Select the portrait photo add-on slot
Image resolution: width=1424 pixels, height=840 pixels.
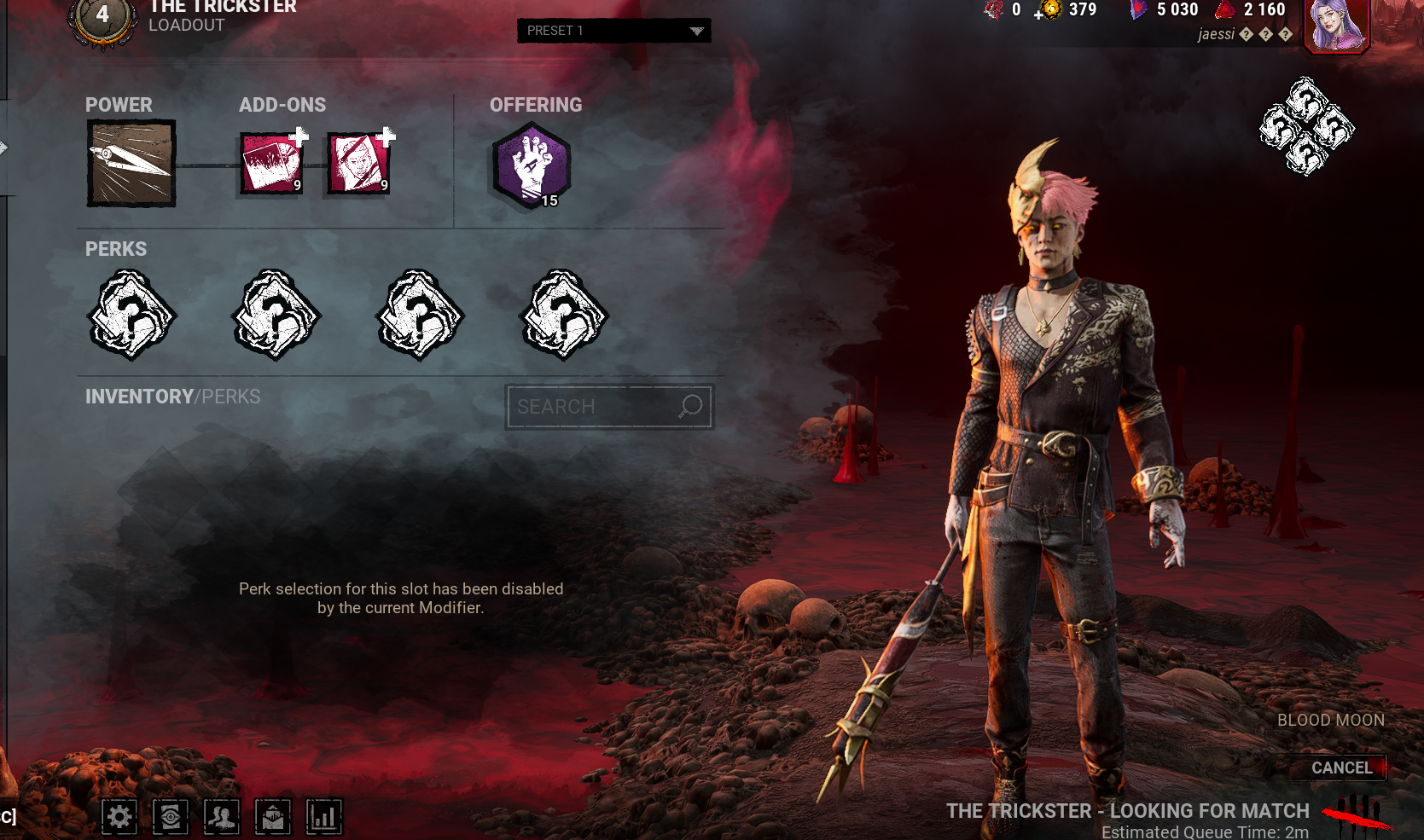(358, 164)
